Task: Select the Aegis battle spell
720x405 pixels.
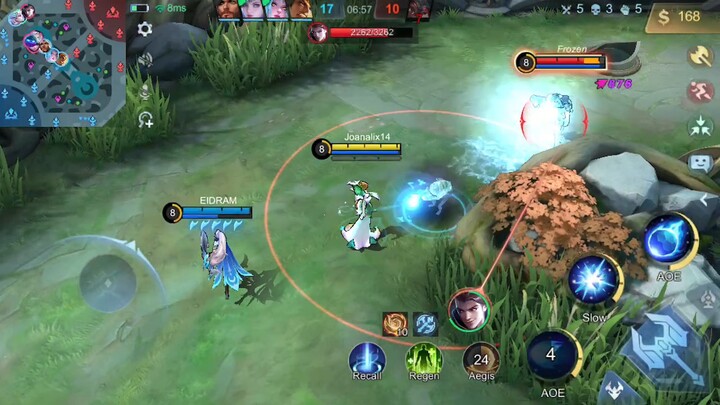Action: pos(482,359)
